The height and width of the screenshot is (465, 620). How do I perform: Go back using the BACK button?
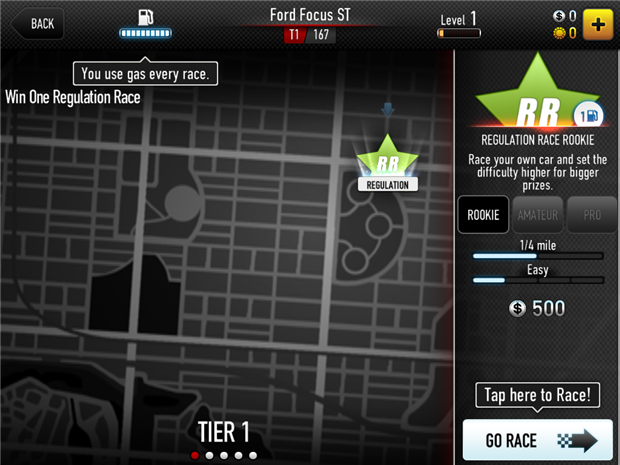[x=35, y=23]
